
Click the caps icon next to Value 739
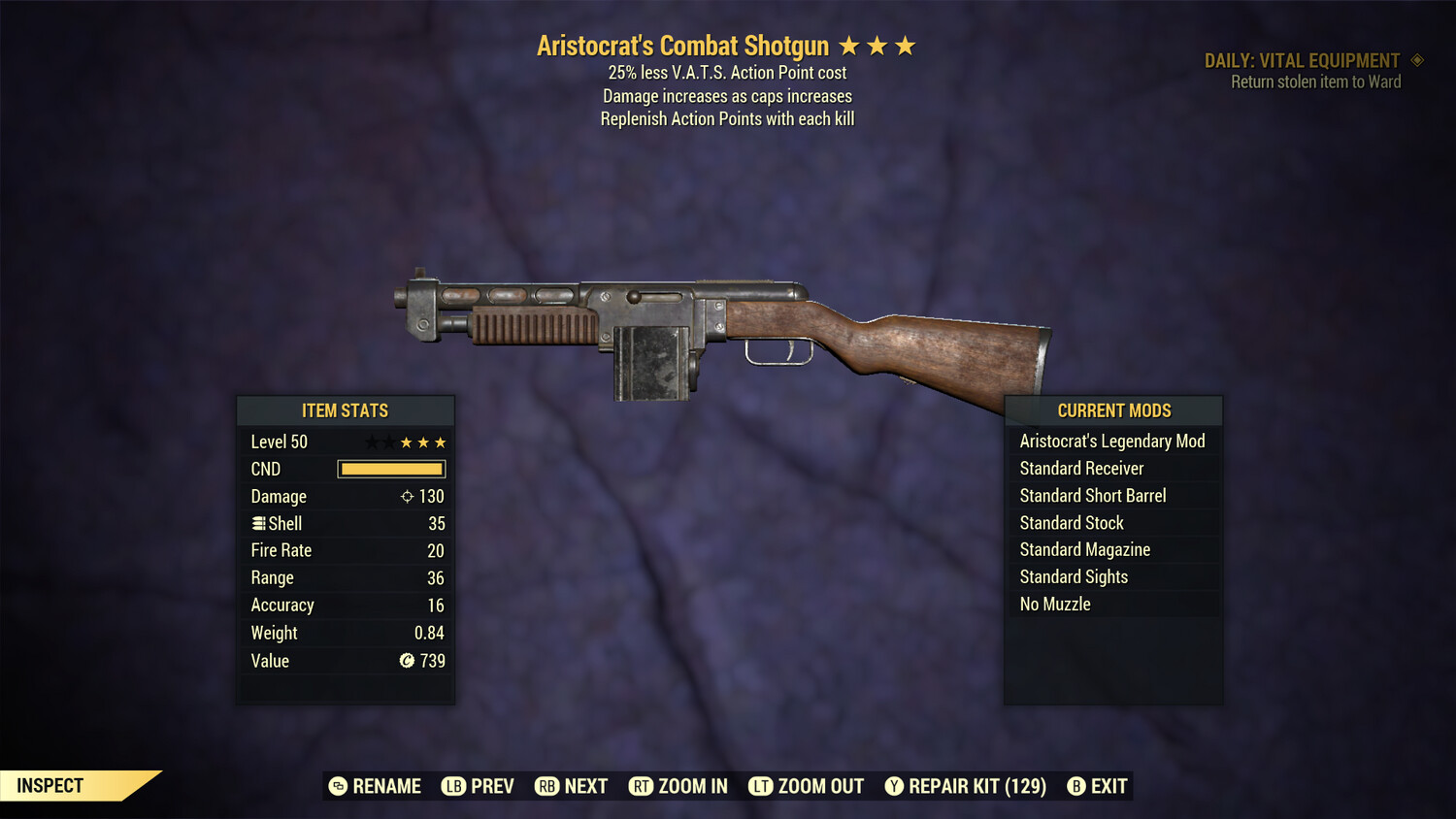[x=409, y=661]
